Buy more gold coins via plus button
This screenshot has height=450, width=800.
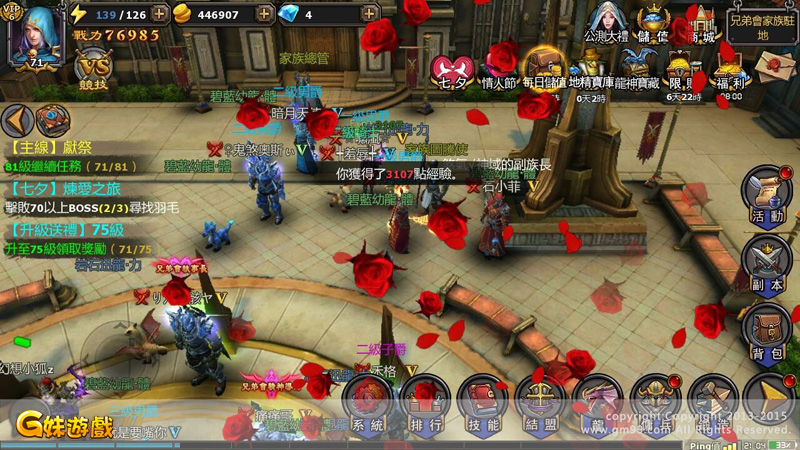[x=264, y=15]
